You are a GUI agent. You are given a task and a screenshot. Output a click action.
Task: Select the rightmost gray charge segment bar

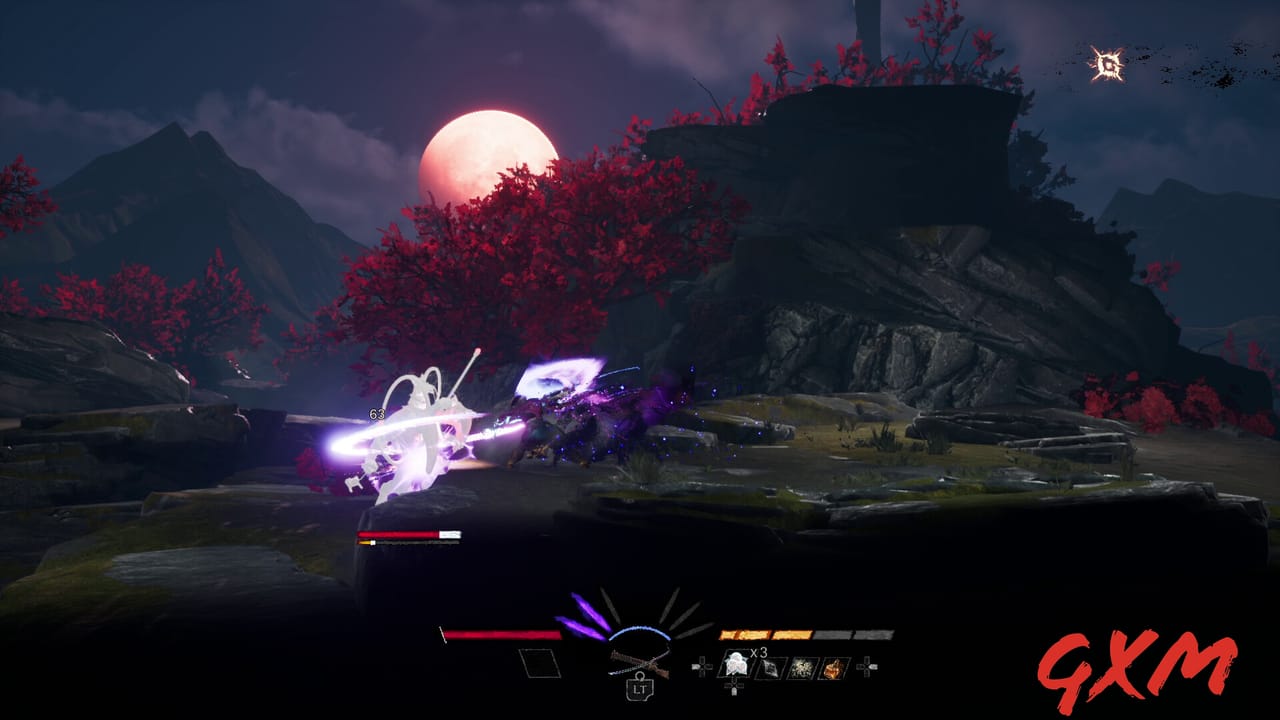pyautogui.click(x=873, y=635)
